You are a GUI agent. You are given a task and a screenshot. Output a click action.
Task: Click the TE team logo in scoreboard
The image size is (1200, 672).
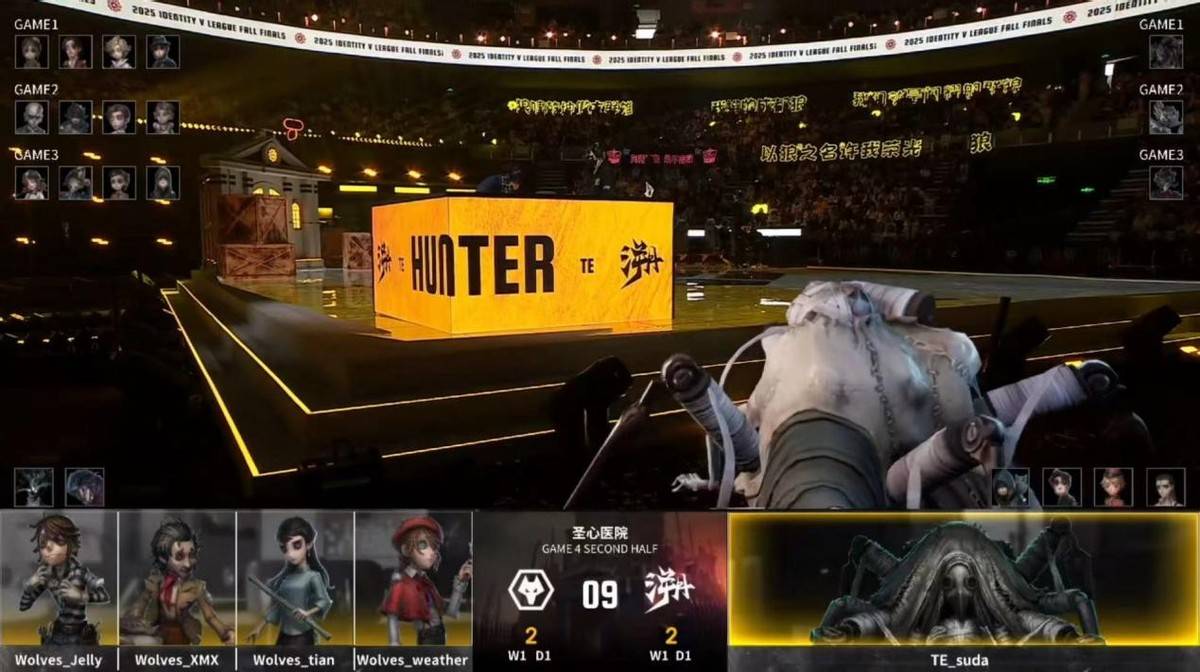pos(670,591)
